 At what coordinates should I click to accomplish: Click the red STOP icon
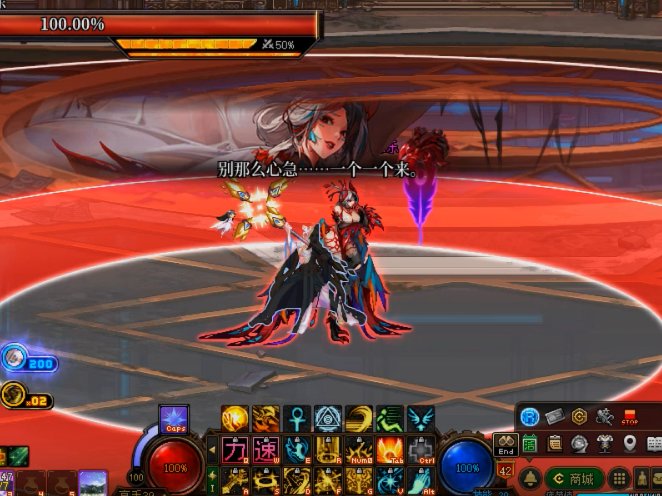point(630,416)
